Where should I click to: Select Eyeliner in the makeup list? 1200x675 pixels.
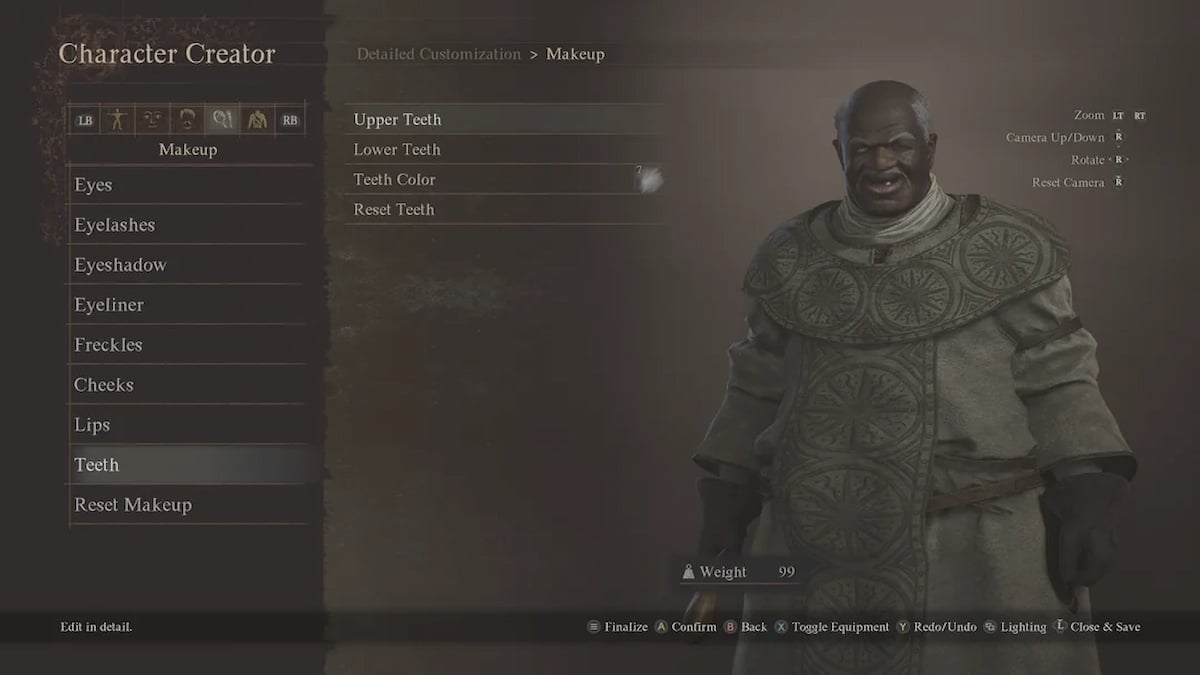109,305
